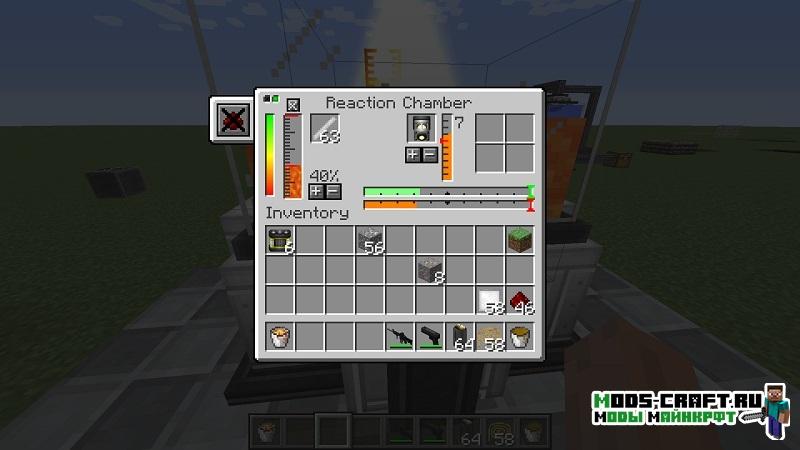Pick up the grass block from inventory
Screen dimensions: 800x450
pyautogui.click(x=520, y=240)
